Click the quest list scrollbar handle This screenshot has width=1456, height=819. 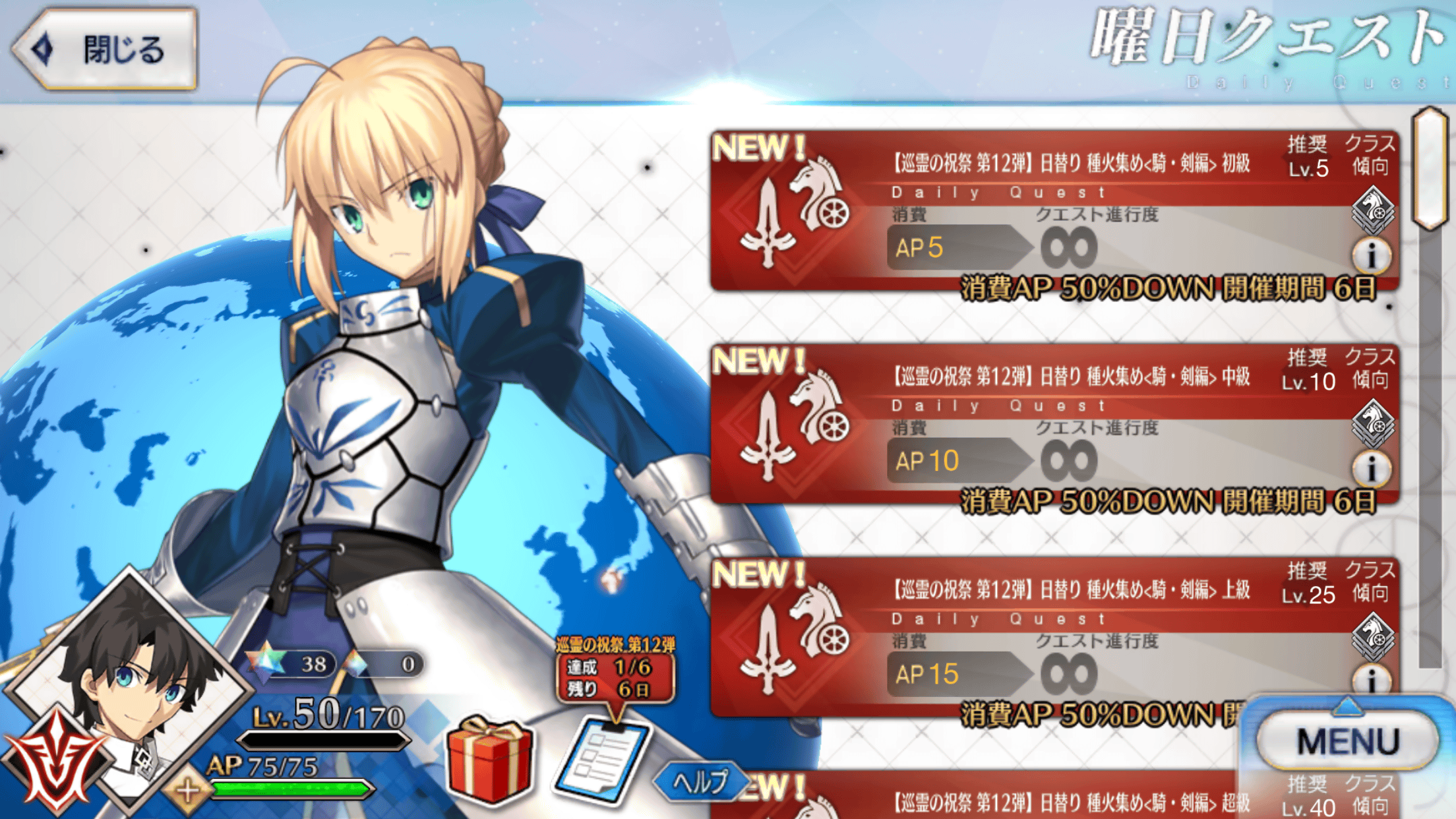[x=1430, y=168]
